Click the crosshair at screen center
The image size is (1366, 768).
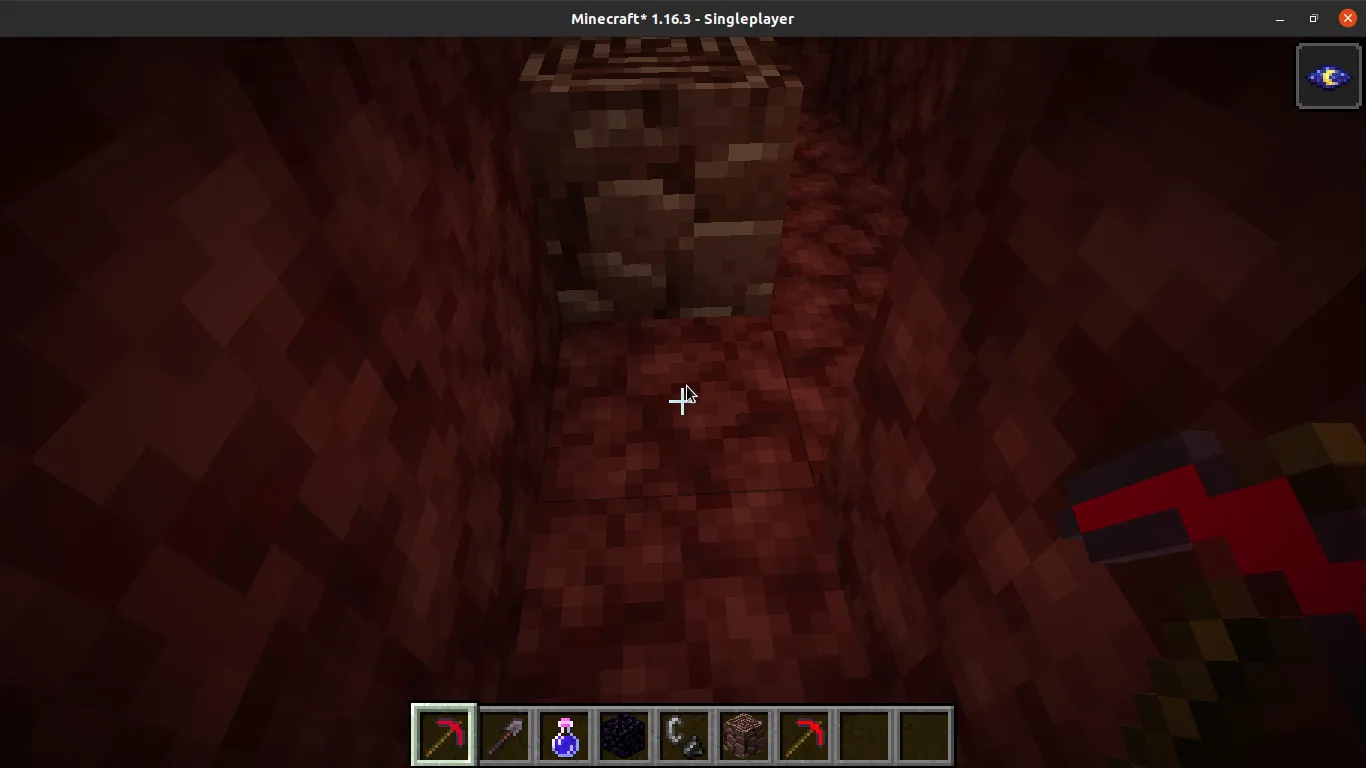pyautogui.click(x=683, y=401)
